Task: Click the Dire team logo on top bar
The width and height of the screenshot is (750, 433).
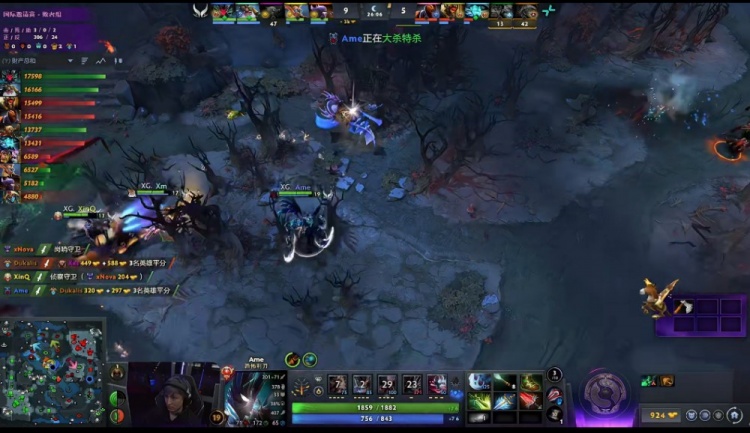Action: point(549,11)
